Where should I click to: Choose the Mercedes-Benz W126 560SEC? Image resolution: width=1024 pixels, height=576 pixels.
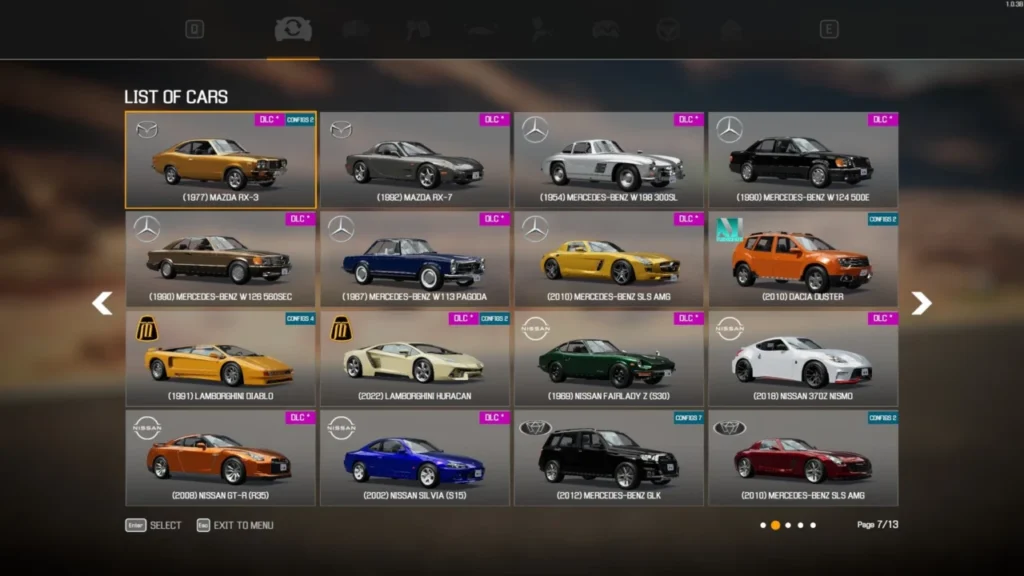[220, 259]
